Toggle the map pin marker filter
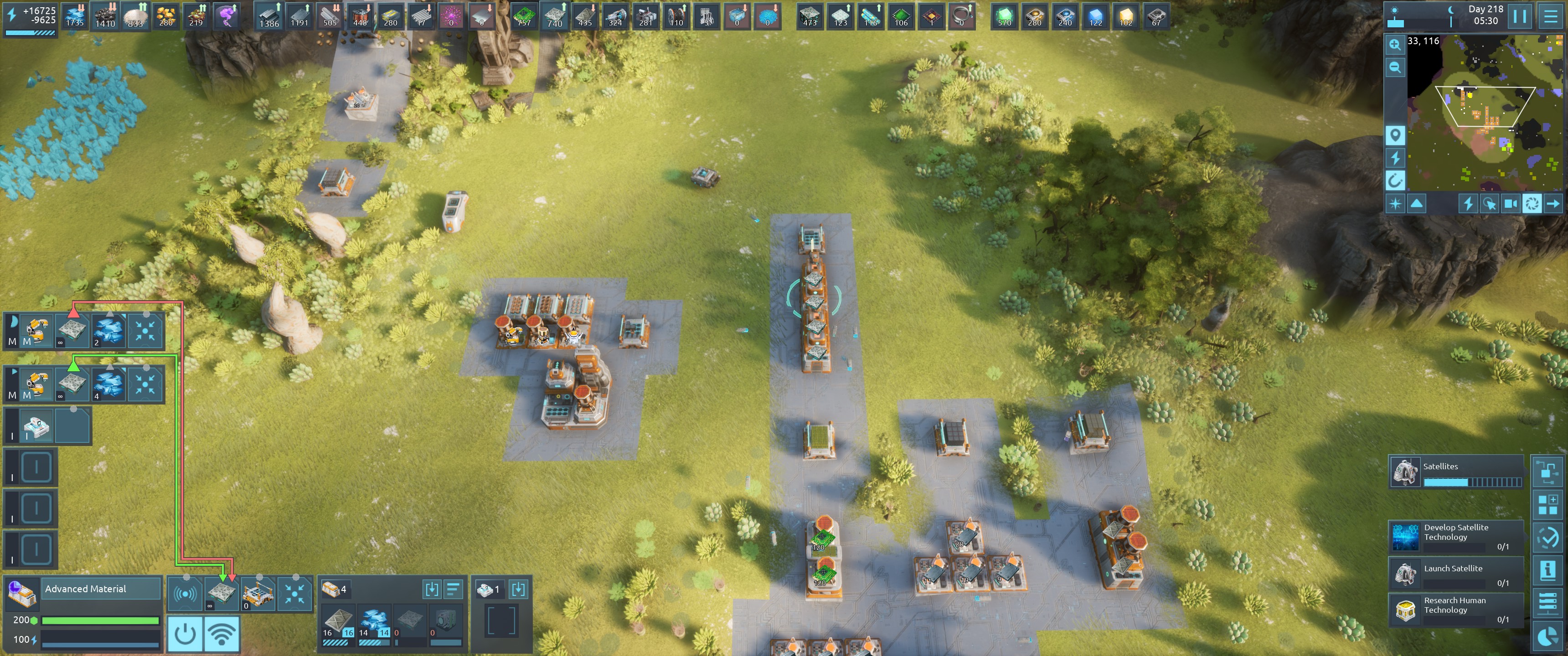The image size is (1568, 656). pos(1394,134)
